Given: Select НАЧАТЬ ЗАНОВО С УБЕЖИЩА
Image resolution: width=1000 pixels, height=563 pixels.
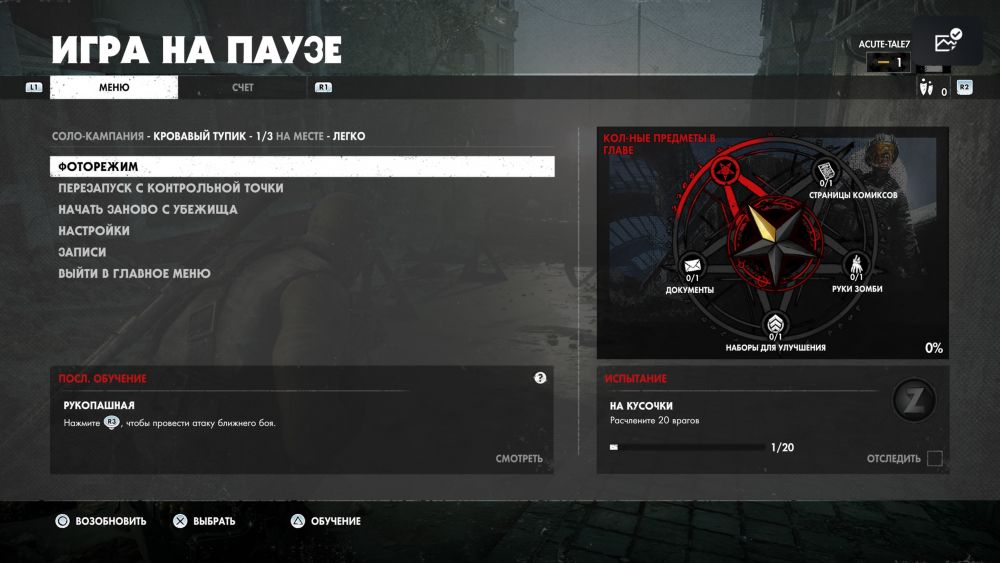Looking at the screenshot, I should pos(148,210).
